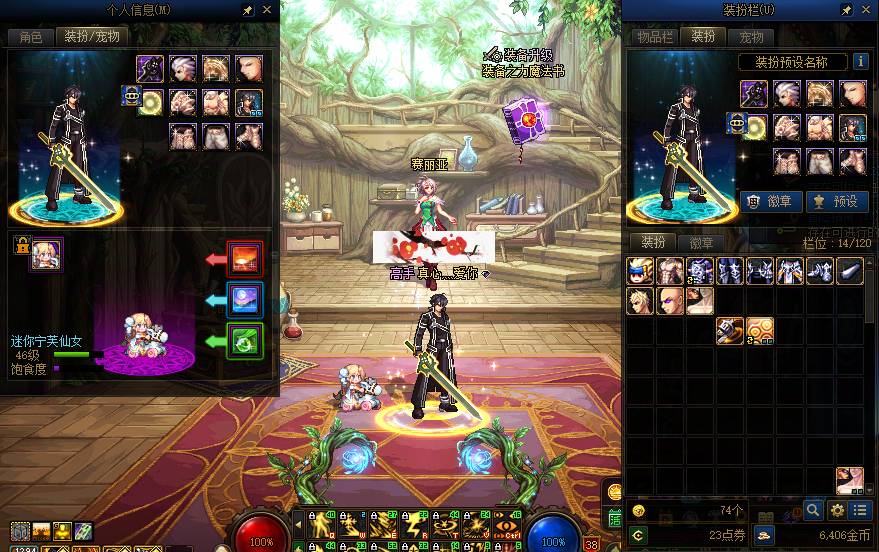
Task: Select the 装扮/宠物 tab in personal info
Action: (91, 37)
